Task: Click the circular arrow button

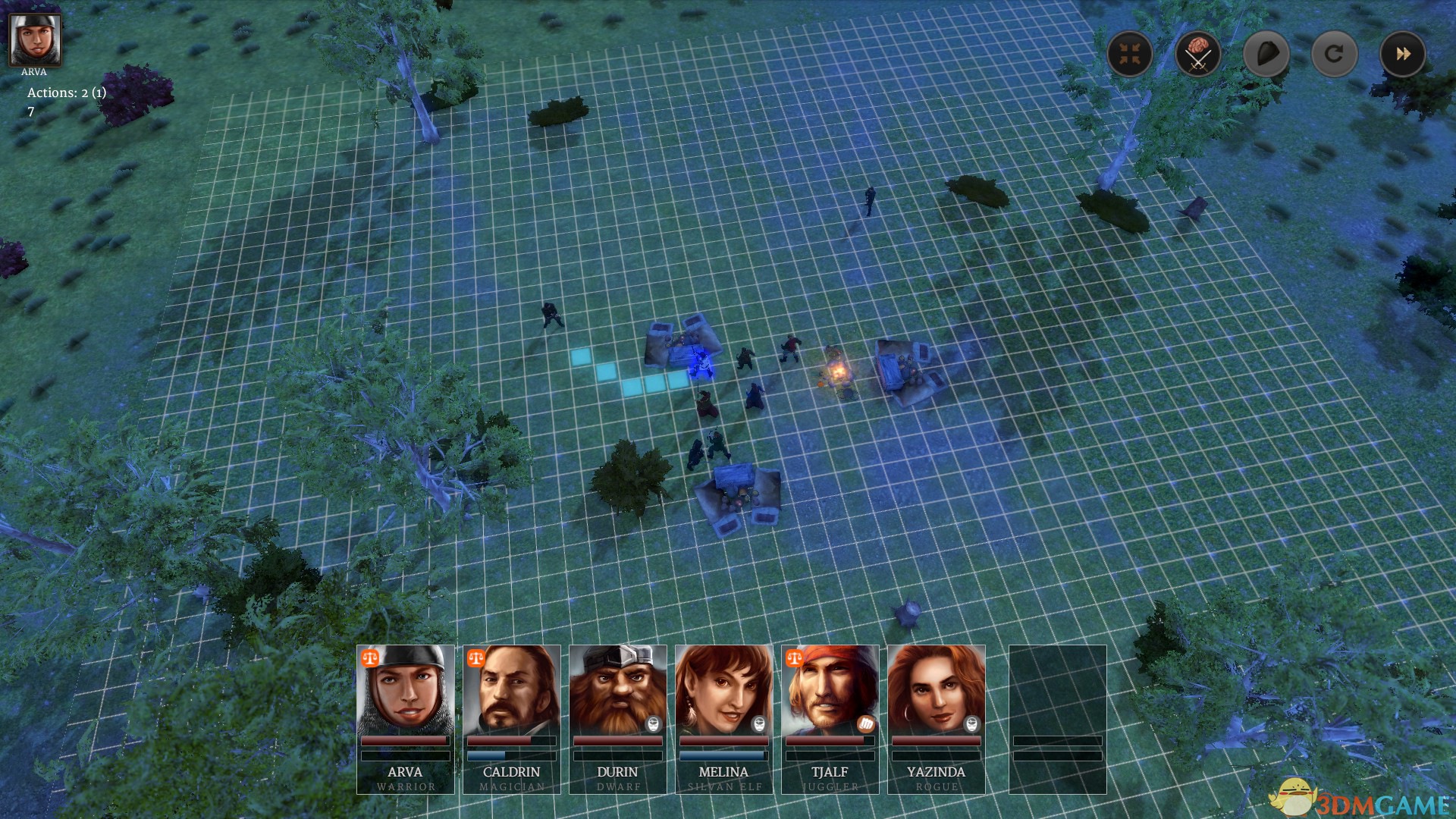Action: 1334,54
